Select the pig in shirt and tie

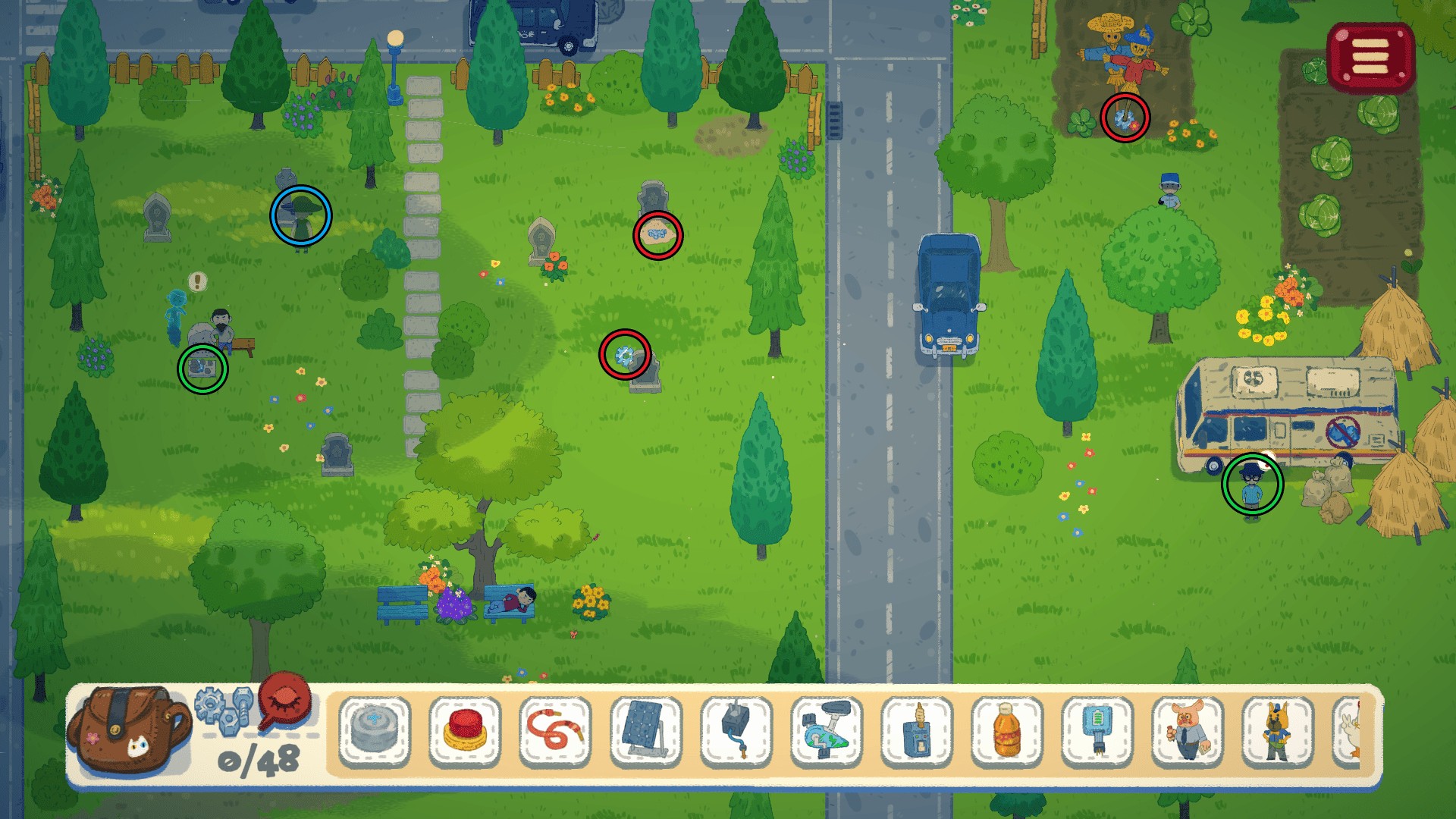1188,731
